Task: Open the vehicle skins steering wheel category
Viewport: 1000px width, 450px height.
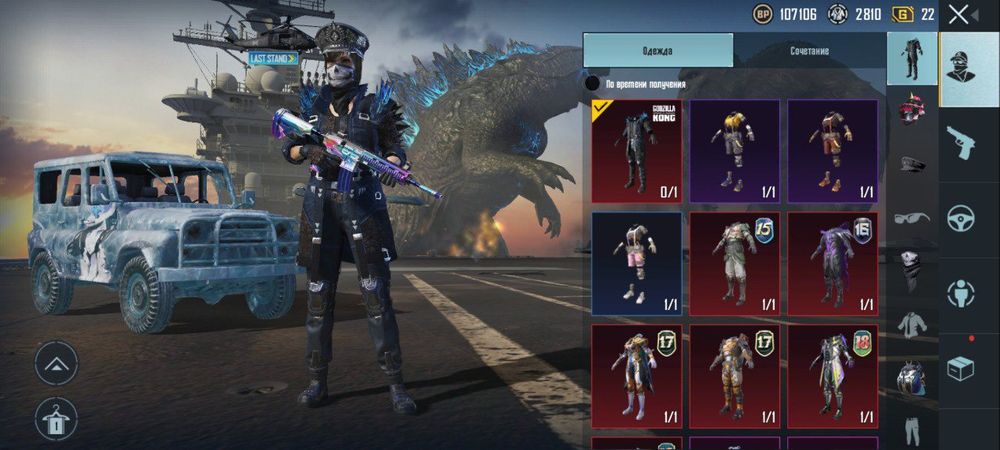Action: click(x=961, y=218)
